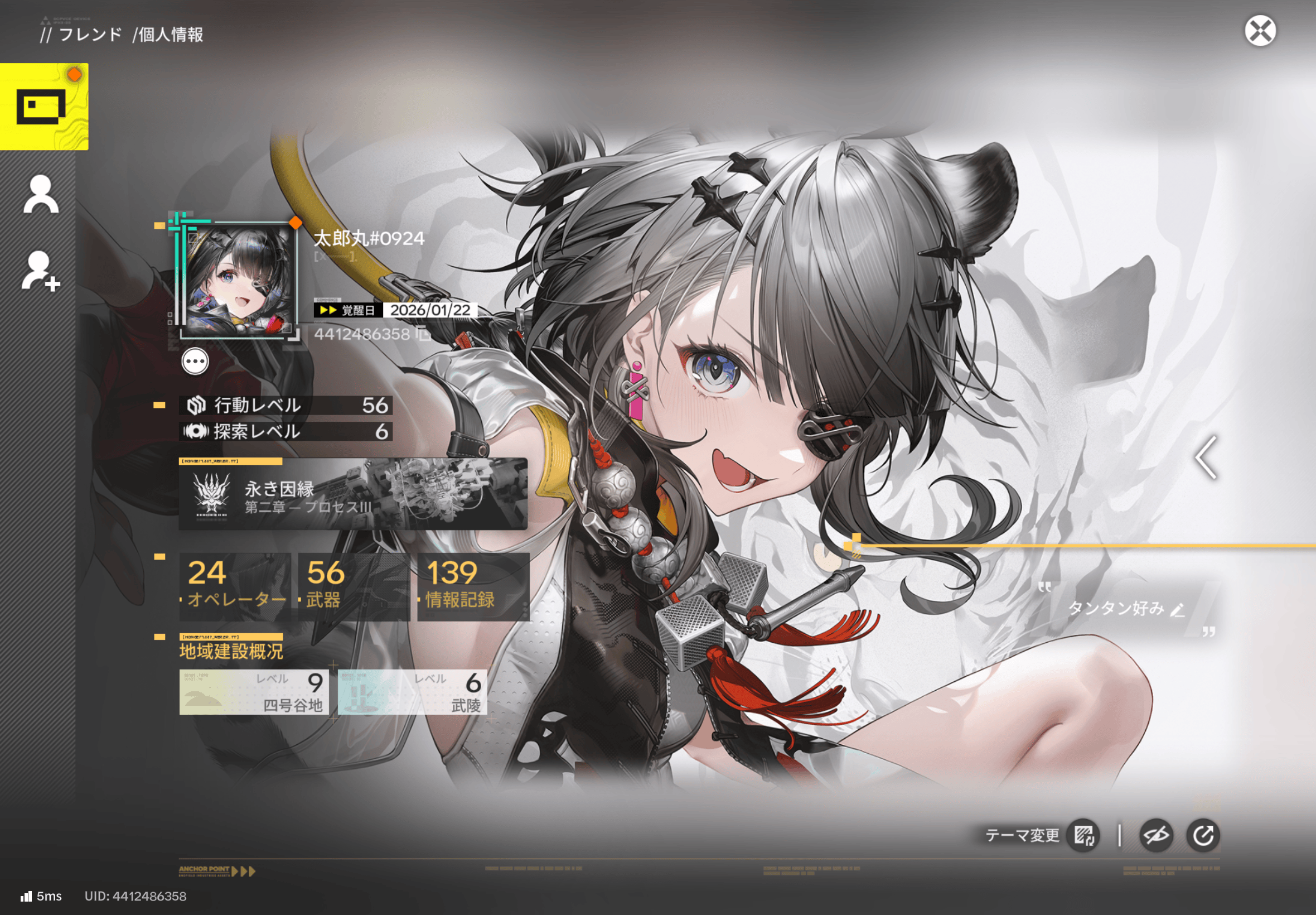
Task: Copy the UID 4412486358
Action: point(423,334)
